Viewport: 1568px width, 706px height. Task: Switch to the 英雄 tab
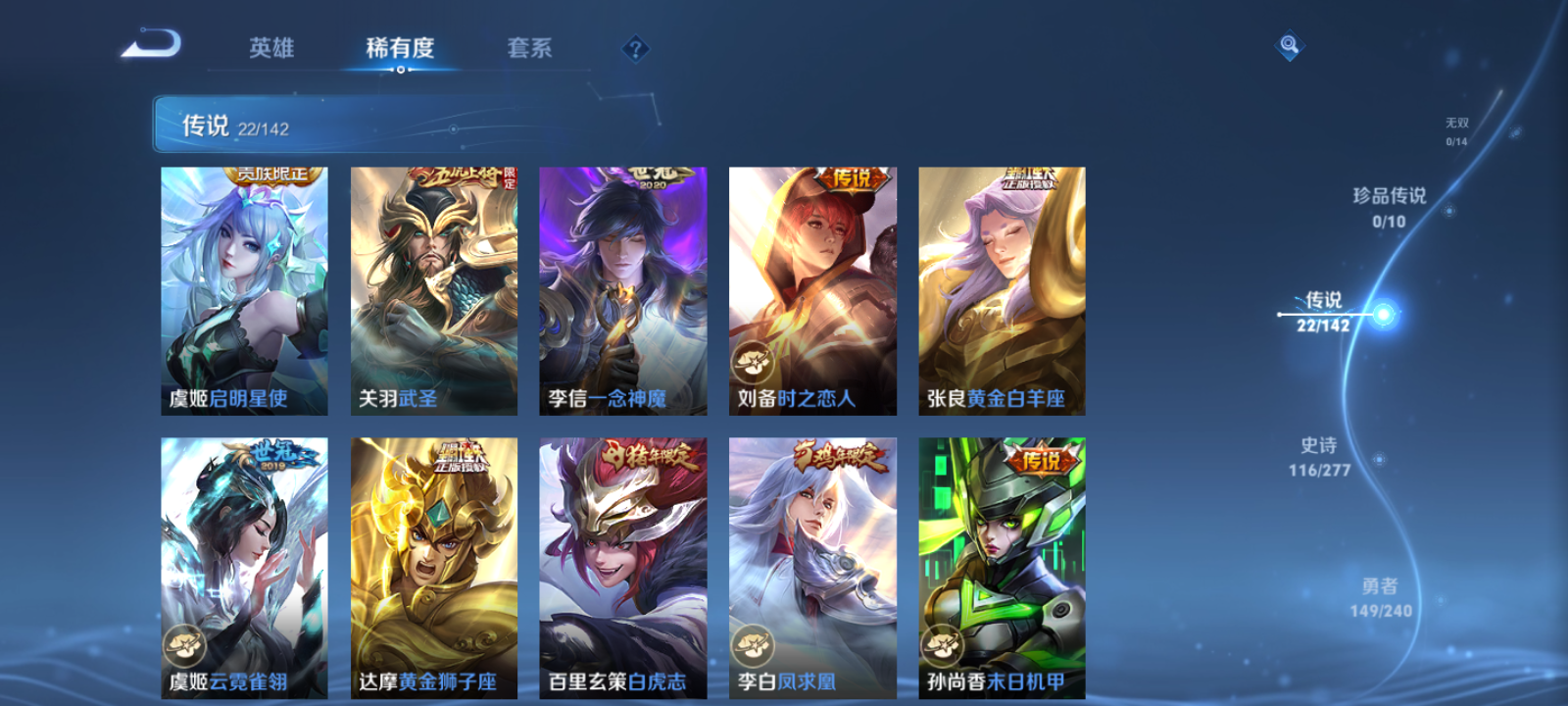pyautogui.click(x=270, y=48)
